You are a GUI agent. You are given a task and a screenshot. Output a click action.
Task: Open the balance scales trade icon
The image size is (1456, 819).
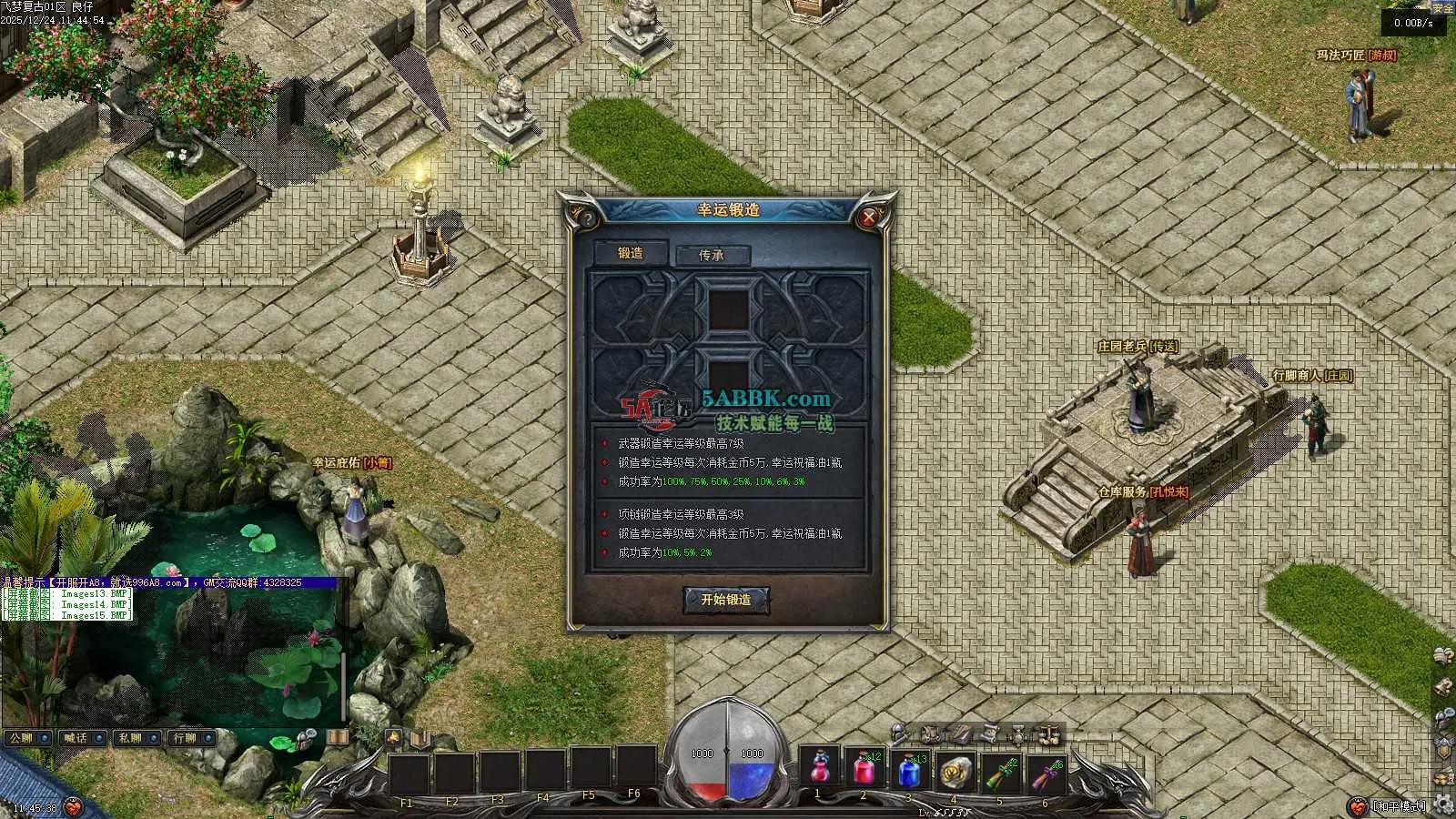[x=1049, y=733]
